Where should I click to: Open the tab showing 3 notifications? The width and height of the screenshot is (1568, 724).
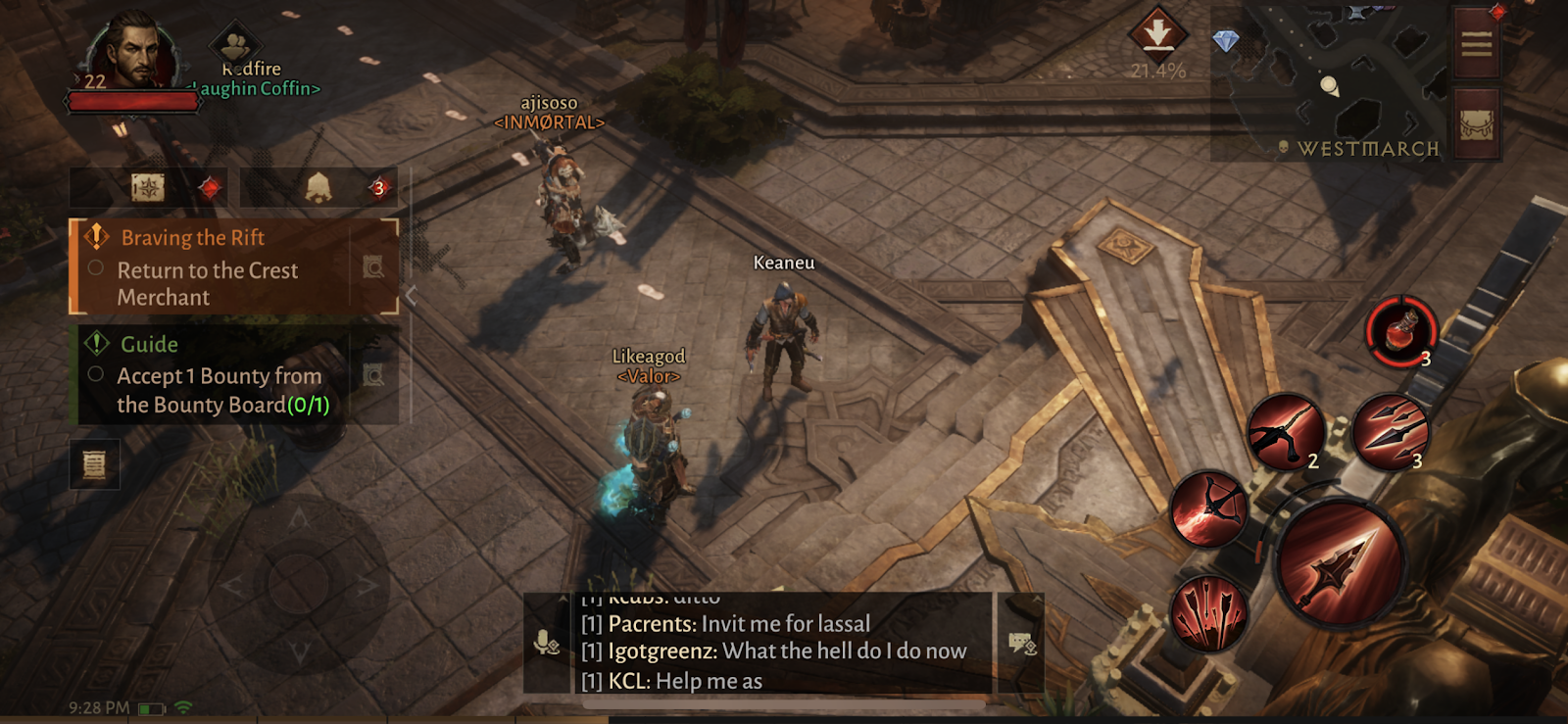[x=319, y=187]
